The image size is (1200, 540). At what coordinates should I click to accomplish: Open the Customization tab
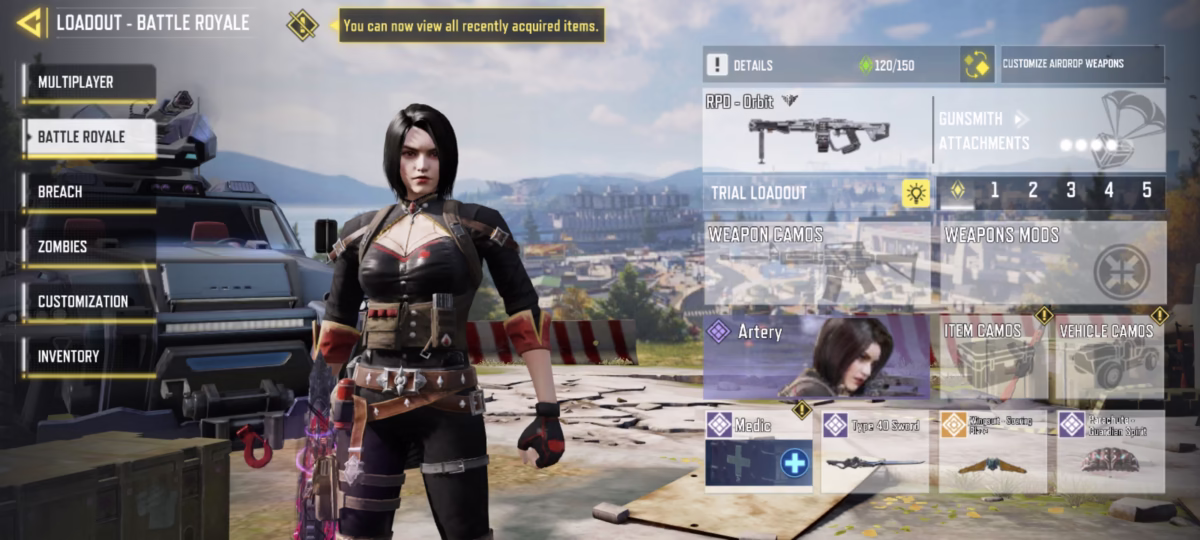tap(88, 302)
